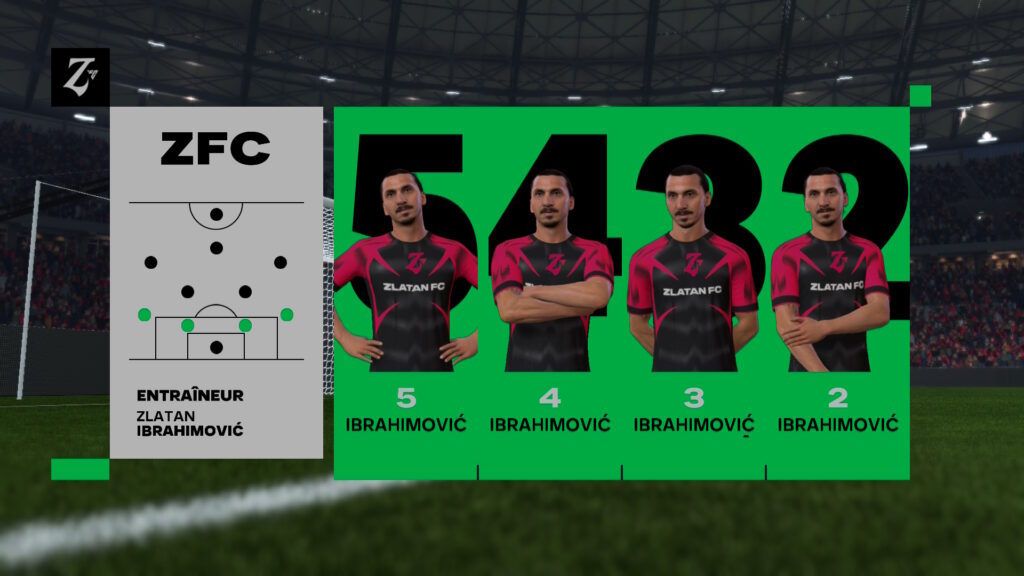Click the Zlatan FC club logo
1024x576 pixels.
coord(80,77)
